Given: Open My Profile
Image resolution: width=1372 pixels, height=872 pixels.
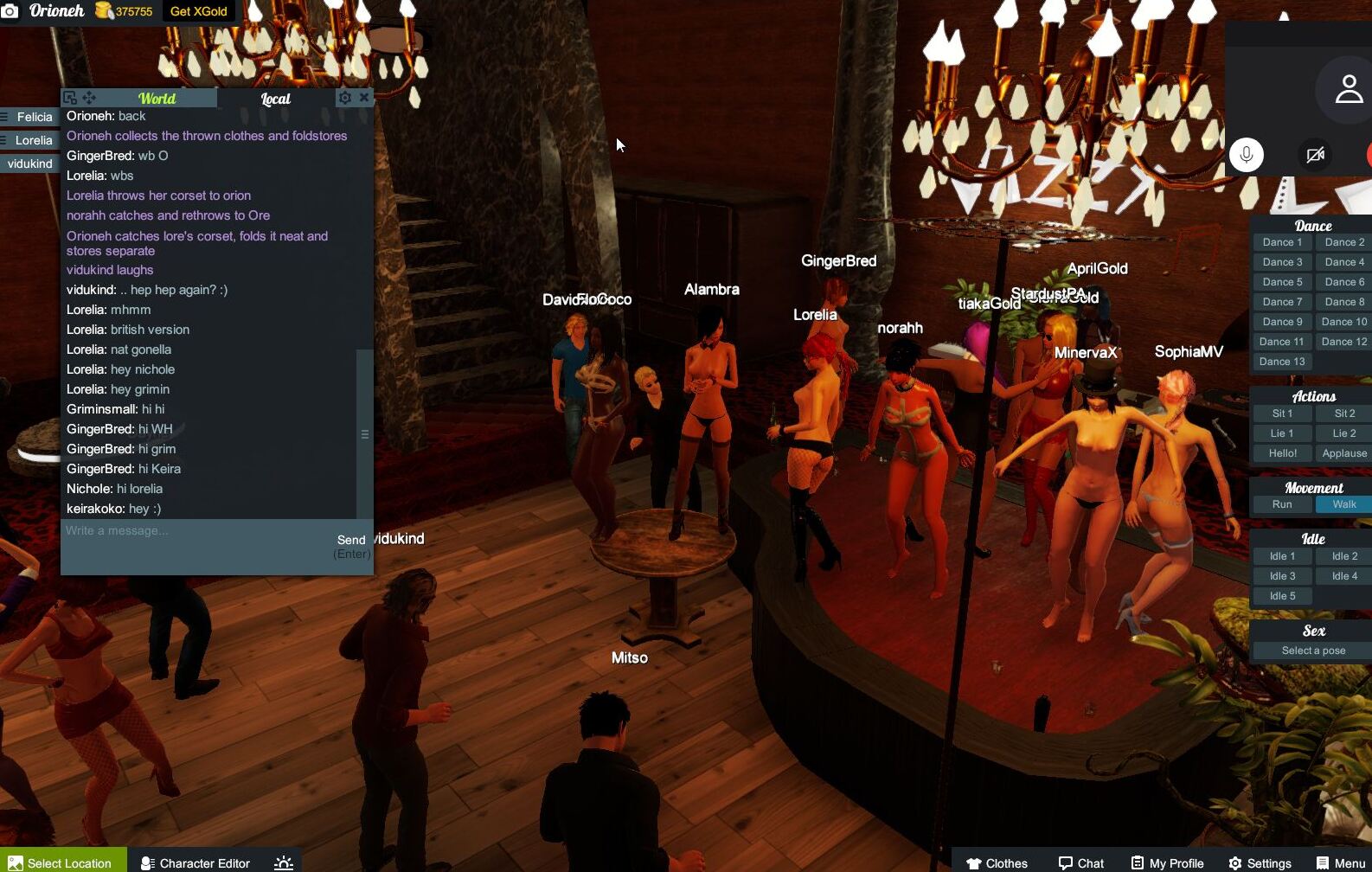Looking at the screenshot, I should pyautogui.click(x=1167, y=862).
